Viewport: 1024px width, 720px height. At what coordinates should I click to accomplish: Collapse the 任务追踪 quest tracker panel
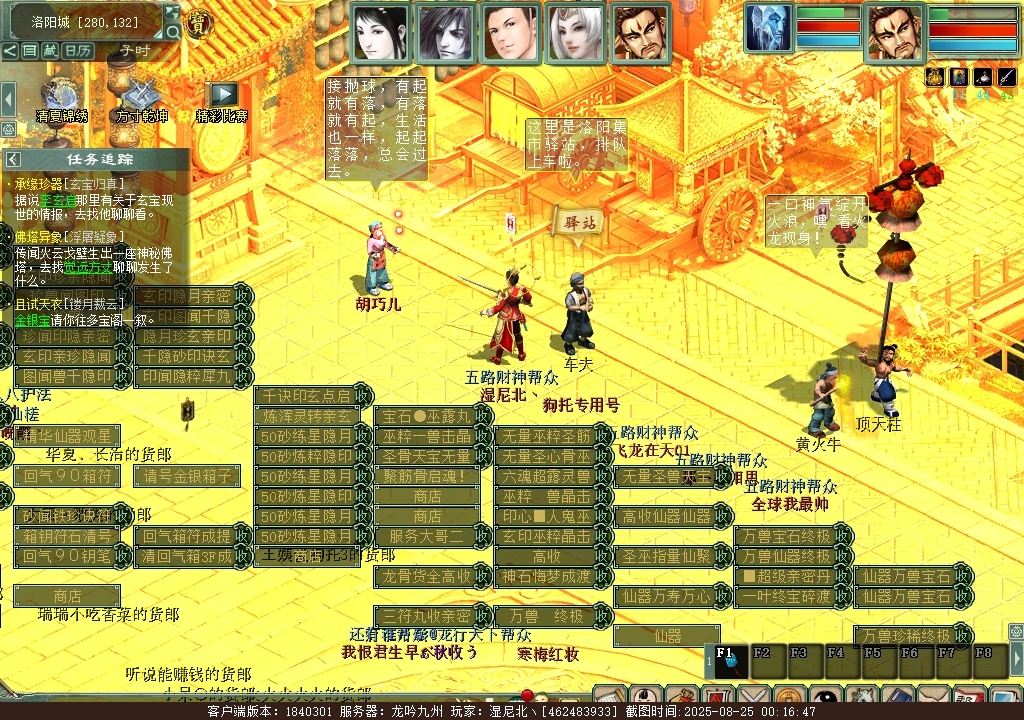(x=13, y=159)
